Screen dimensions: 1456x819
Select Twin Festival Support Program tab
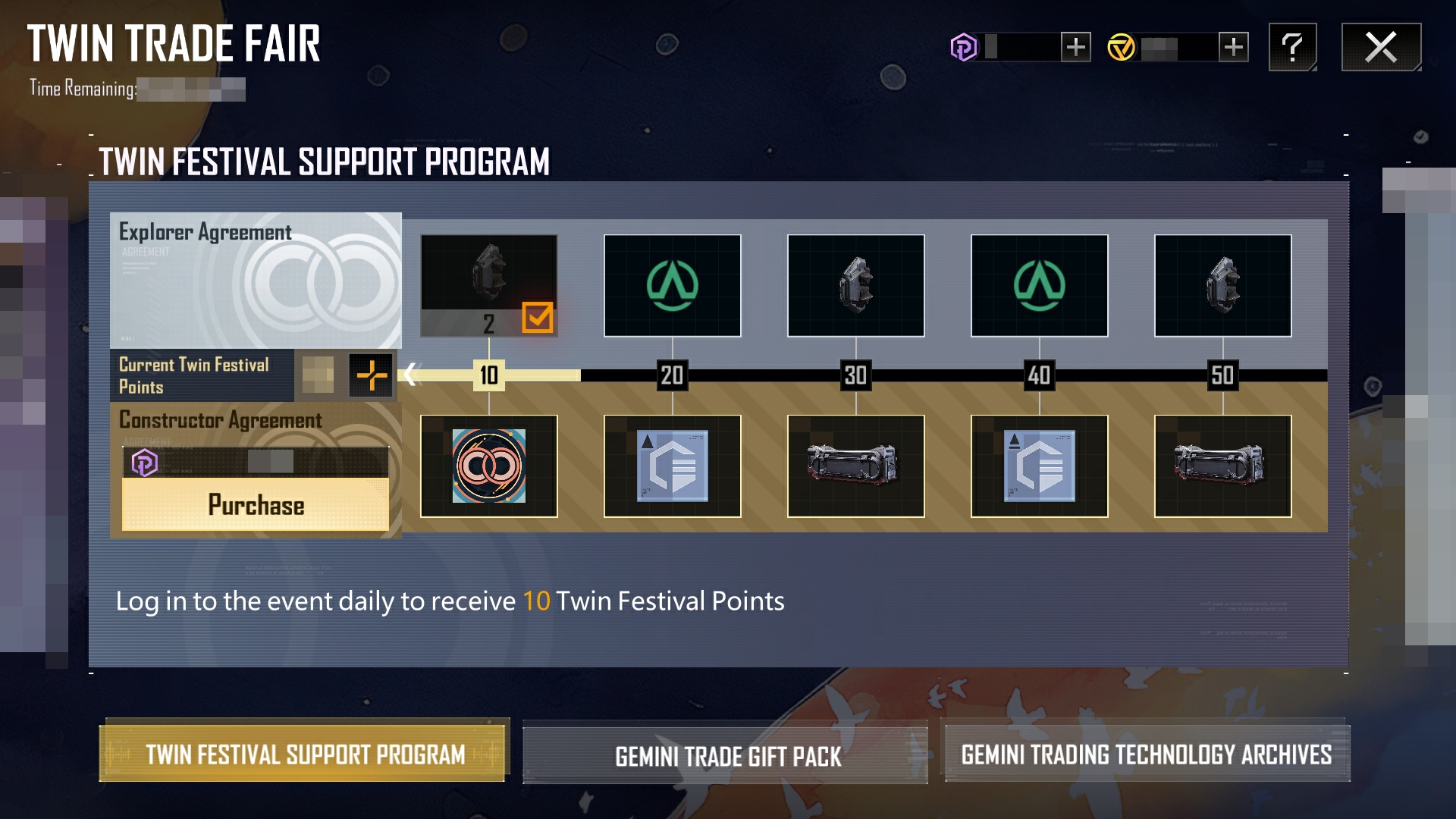coord(304,754)
